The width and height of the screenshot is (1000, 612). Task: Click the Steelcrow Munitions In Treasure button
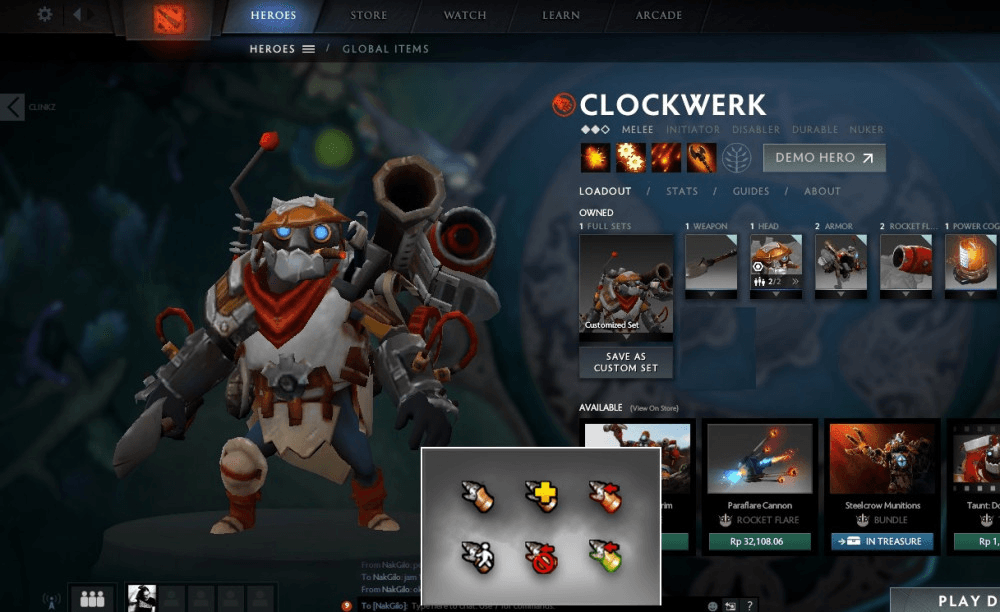point(881,541)
